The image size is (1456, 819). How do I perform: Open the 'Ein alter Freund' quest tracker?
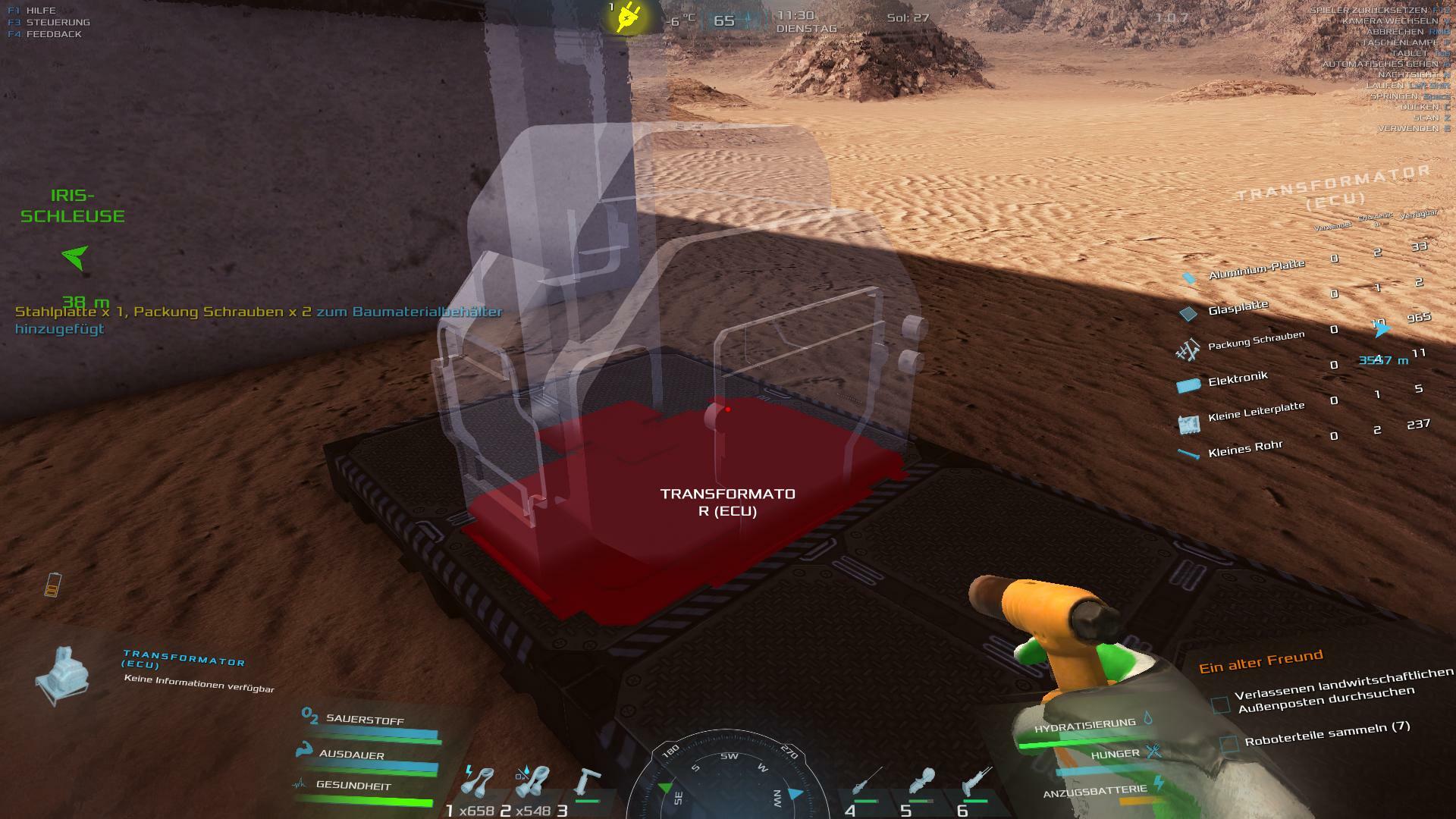[x=1260, y=661]
